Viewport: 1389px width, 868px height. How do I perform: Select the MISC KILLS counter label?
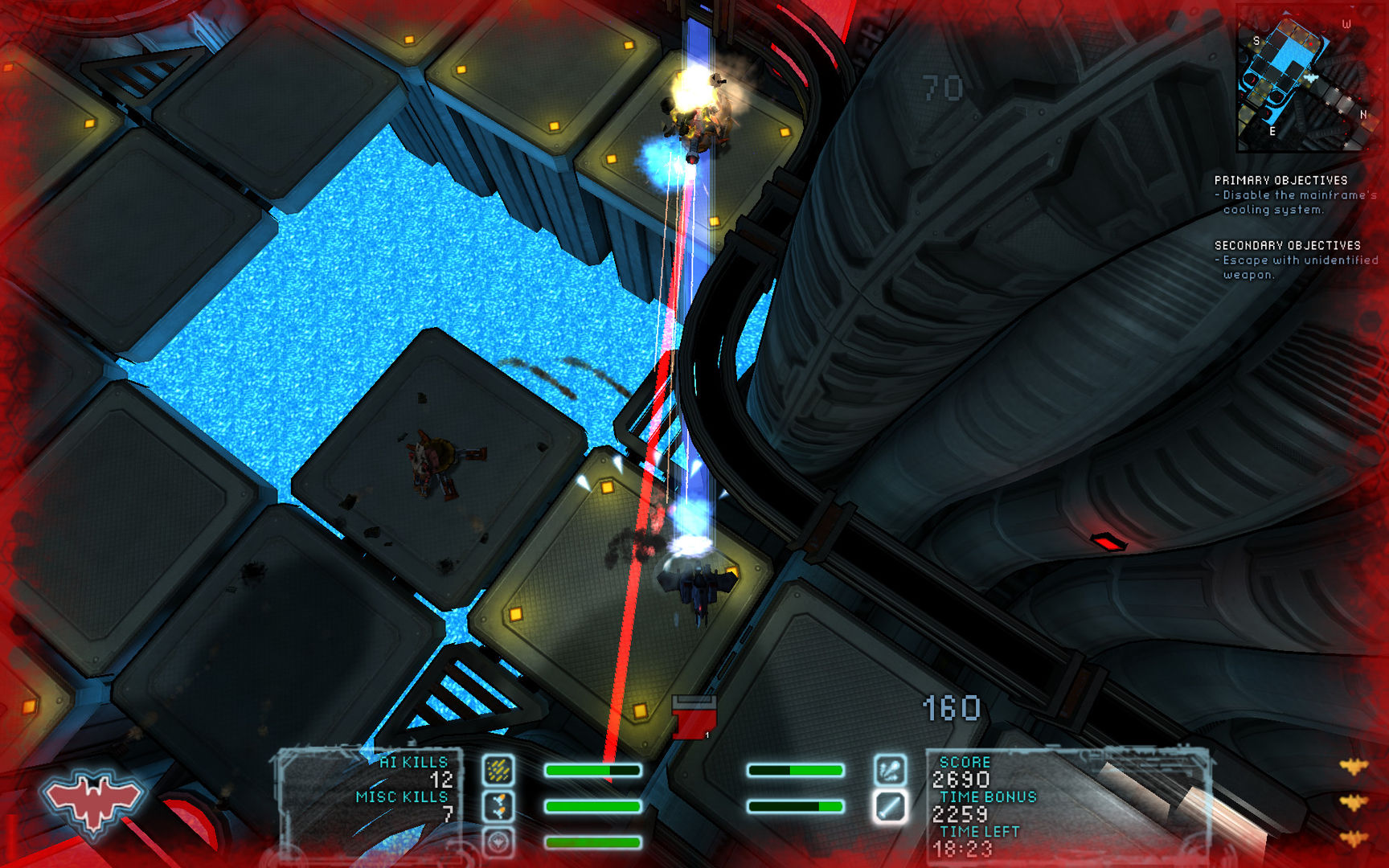(x=402, y=796)
